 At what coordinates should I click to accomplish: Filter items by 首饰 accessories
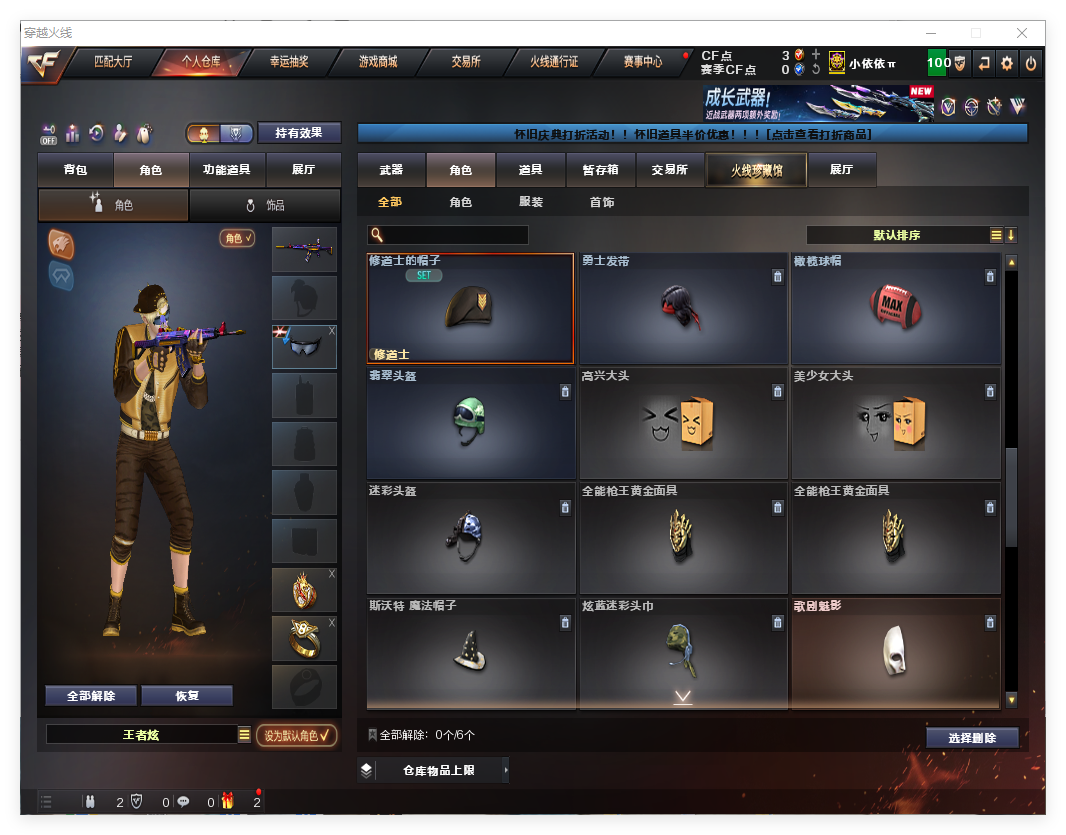pos(601,202)
